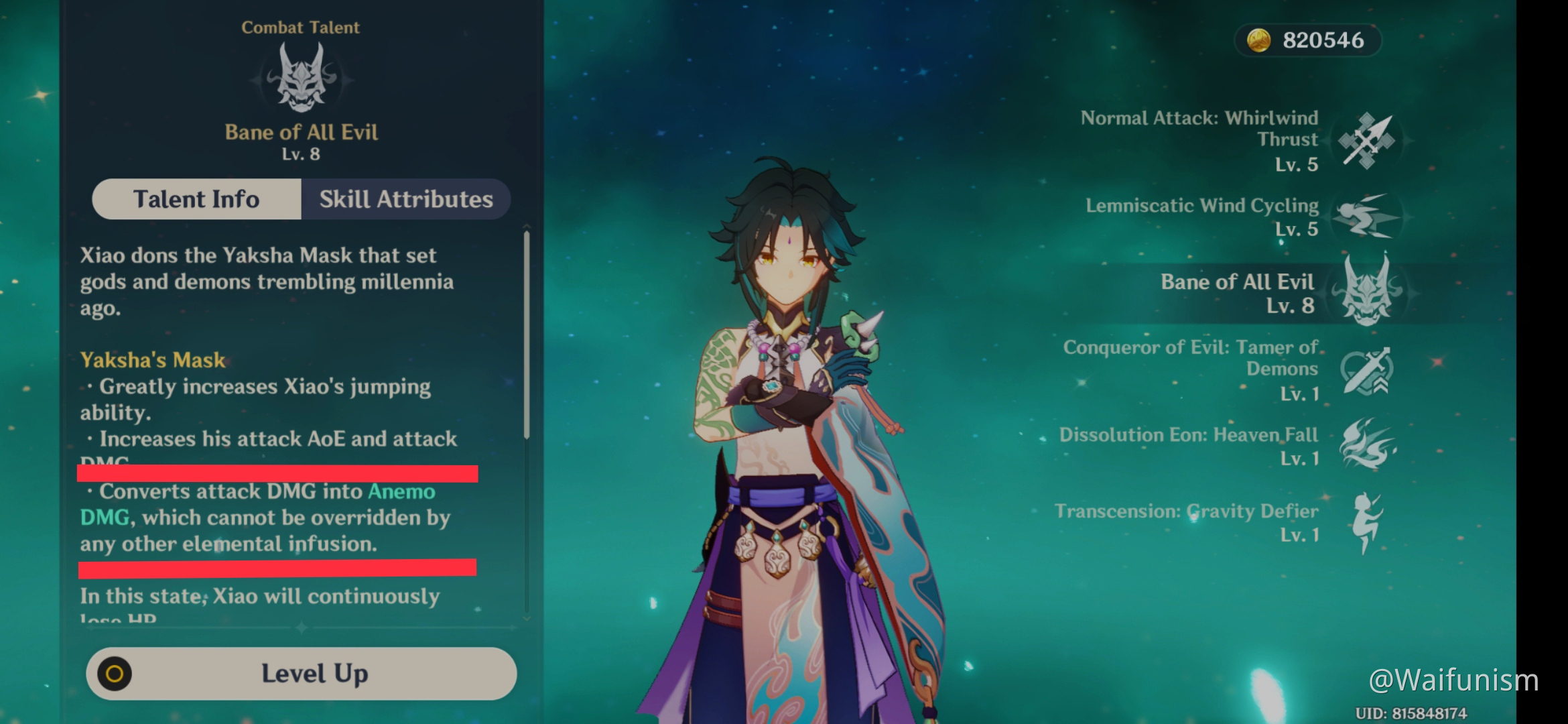View Conqueror of Evil: Tamer of Demons
Screen dimensions: 1568x724
tap(1366, 371)
